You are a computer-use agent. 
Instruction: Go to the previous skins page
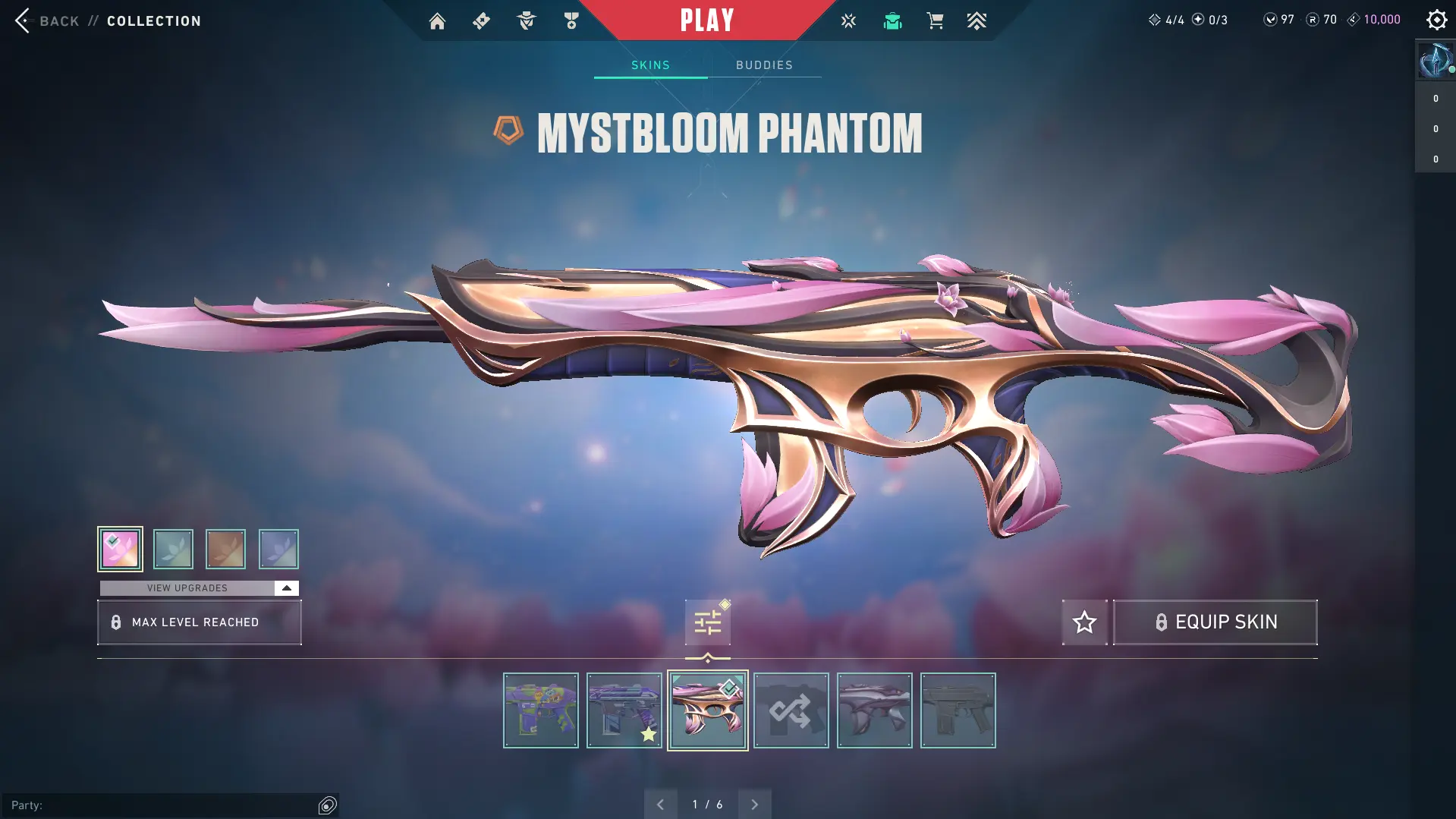660,803
